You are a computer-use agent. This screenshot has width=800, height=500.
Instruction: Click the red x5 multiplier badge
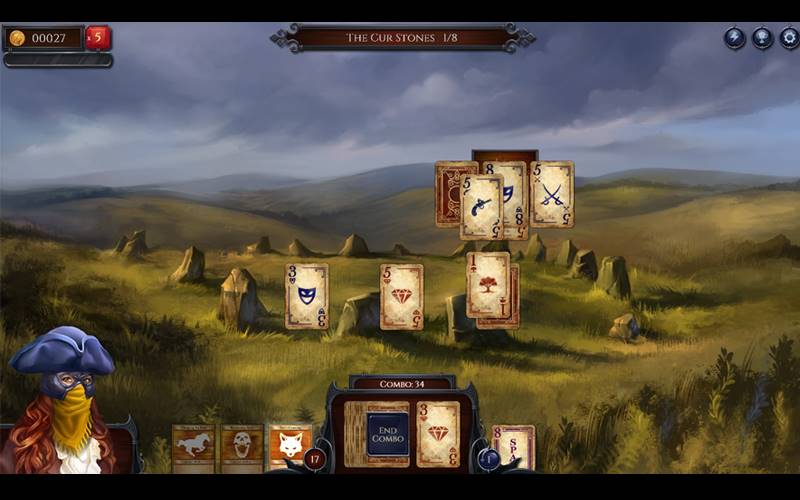[98, 38]
